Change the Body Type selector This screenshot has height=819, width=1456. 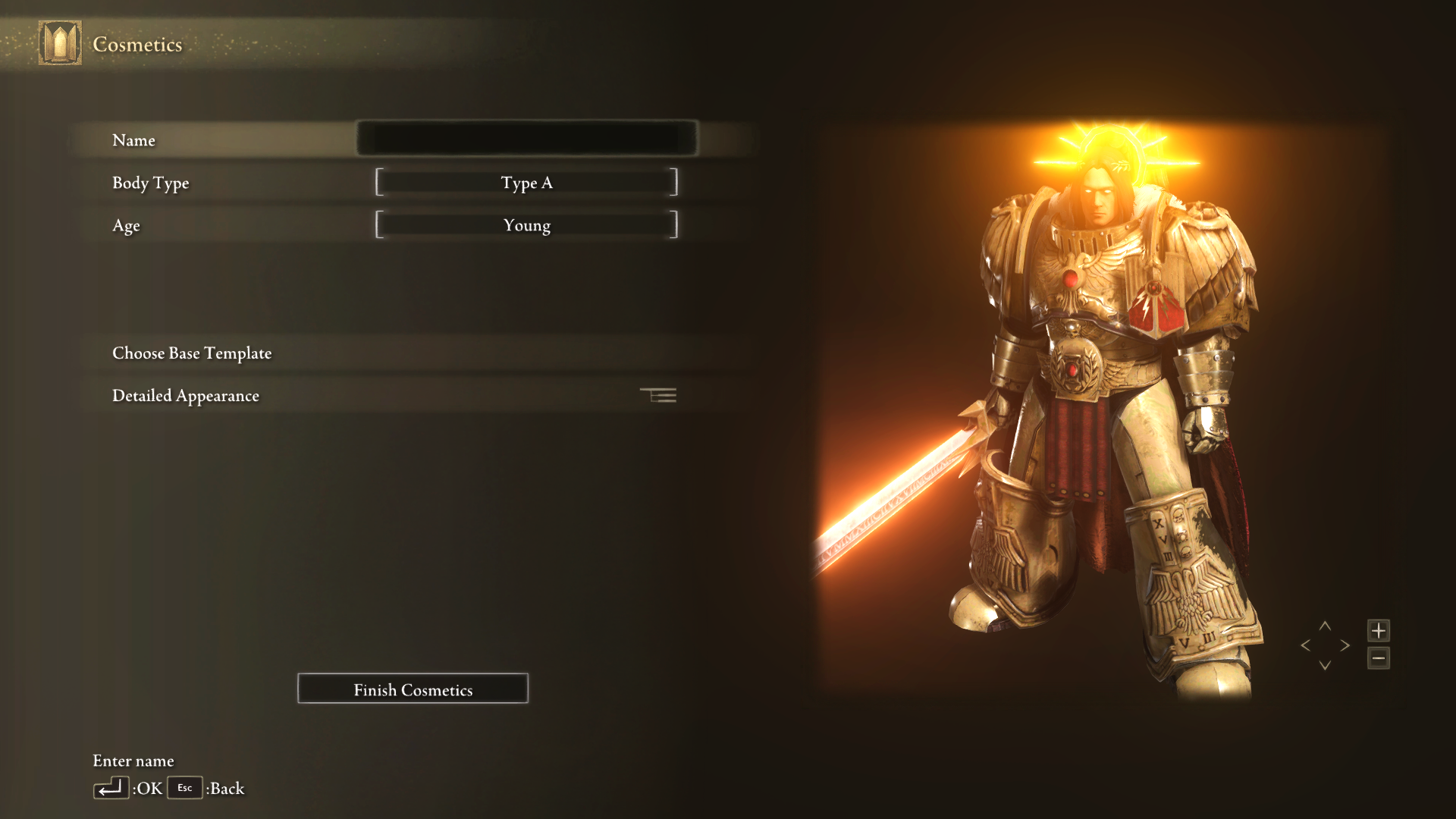[526, 183]
